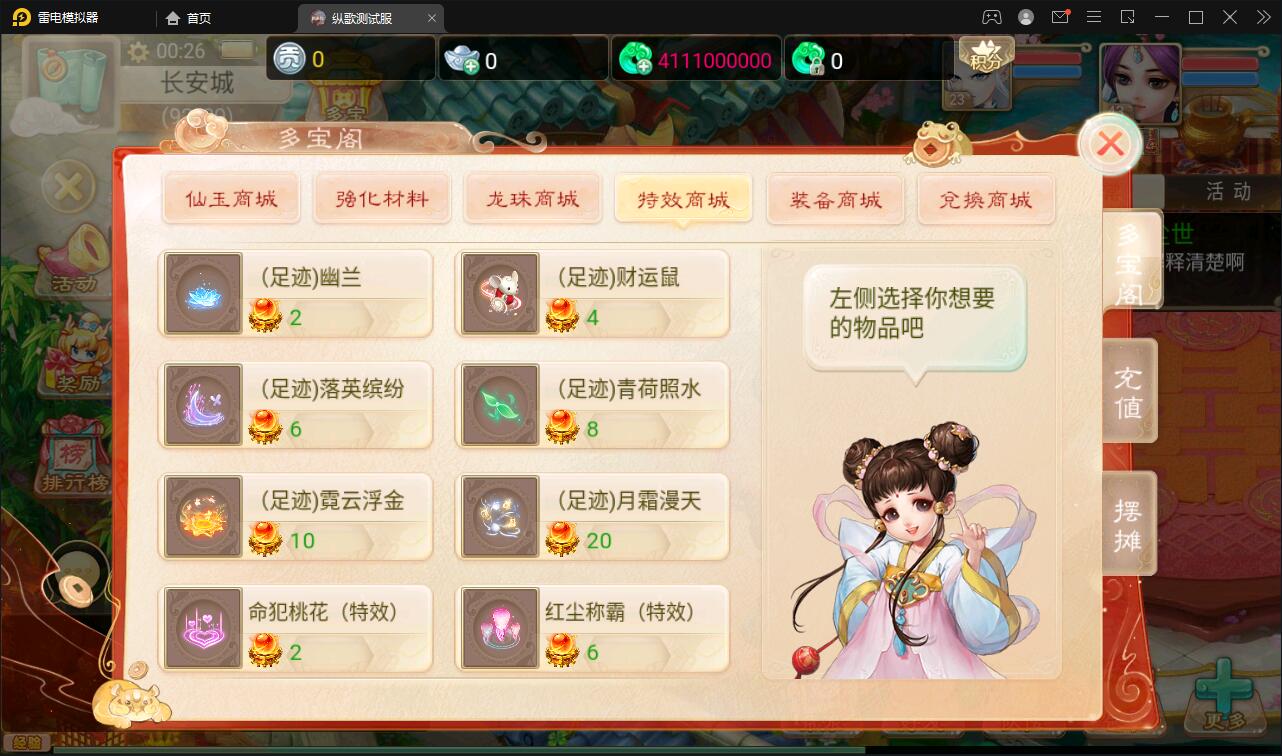This screenshot has width=1282, height=756.
Task: Click the (足迹)青荷照水 leaf icon
Action: pos(500,404)
